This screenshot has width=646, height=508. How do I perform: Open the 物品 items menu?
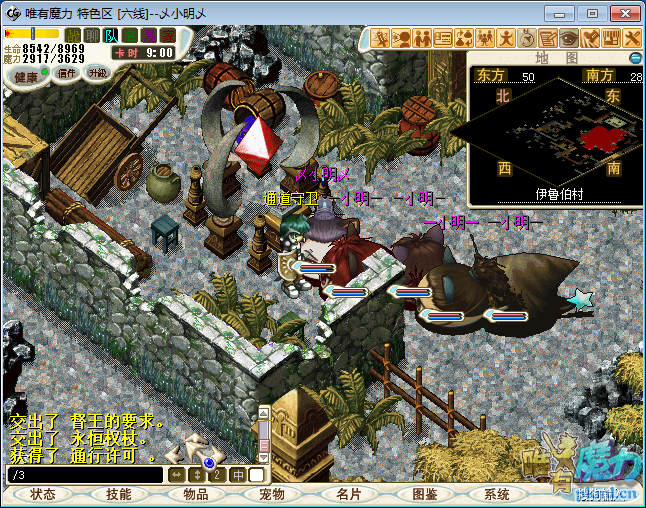click(x=195, y=494)
